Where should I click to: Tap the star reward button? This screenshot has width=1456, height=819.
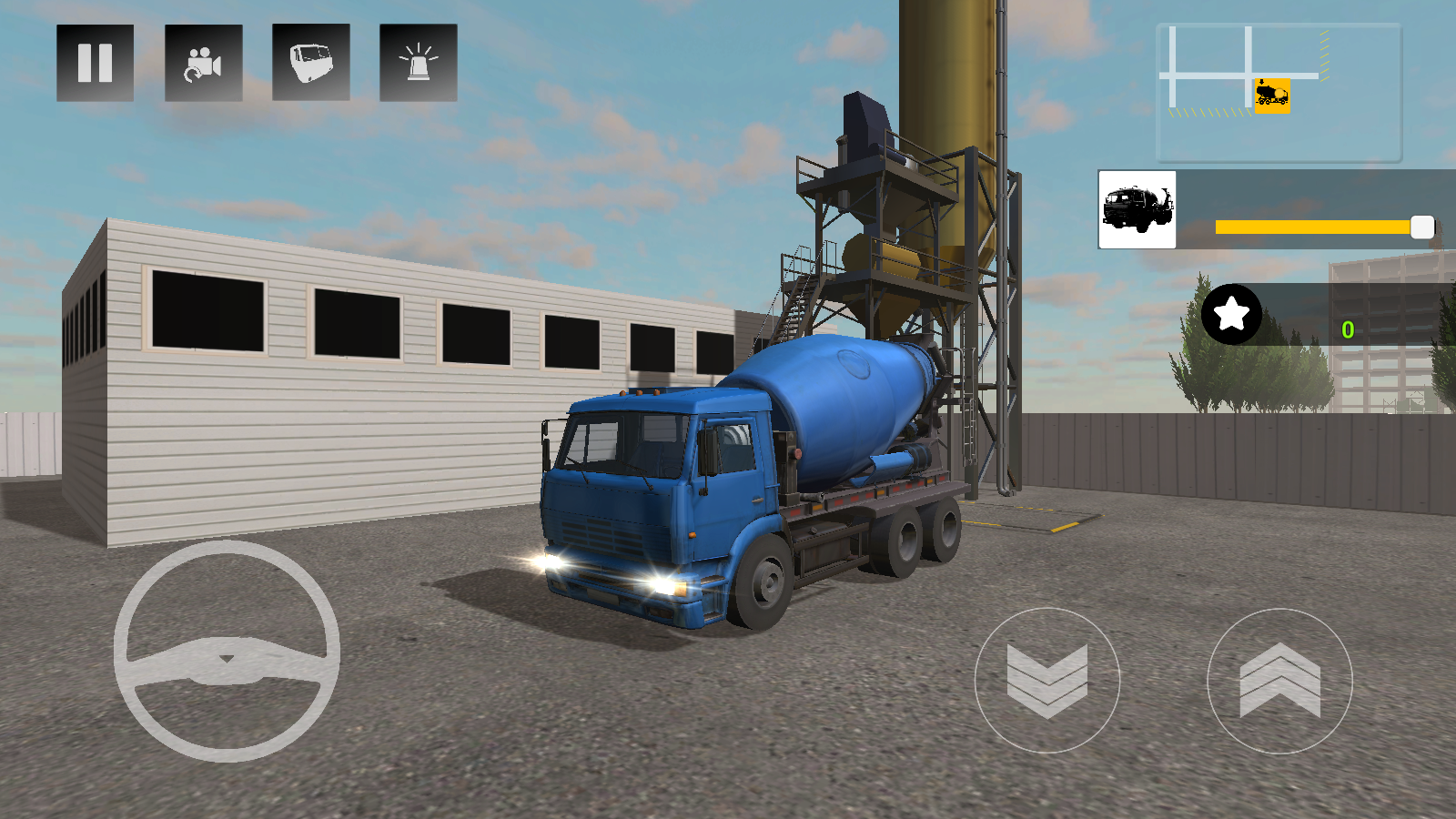(1231, 316)
